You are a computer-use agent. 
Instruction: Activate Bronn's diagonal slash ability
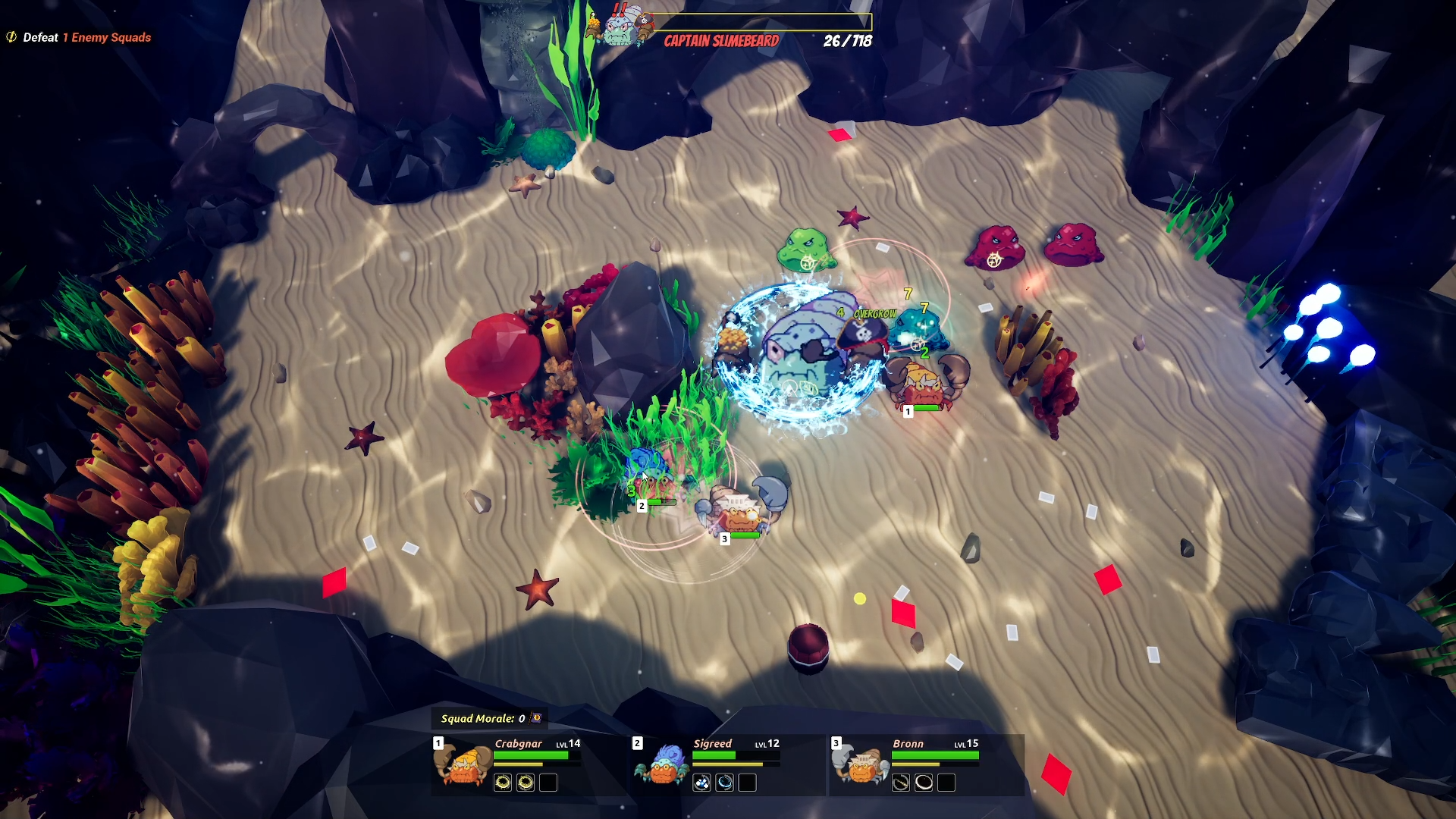click(900, 783)
